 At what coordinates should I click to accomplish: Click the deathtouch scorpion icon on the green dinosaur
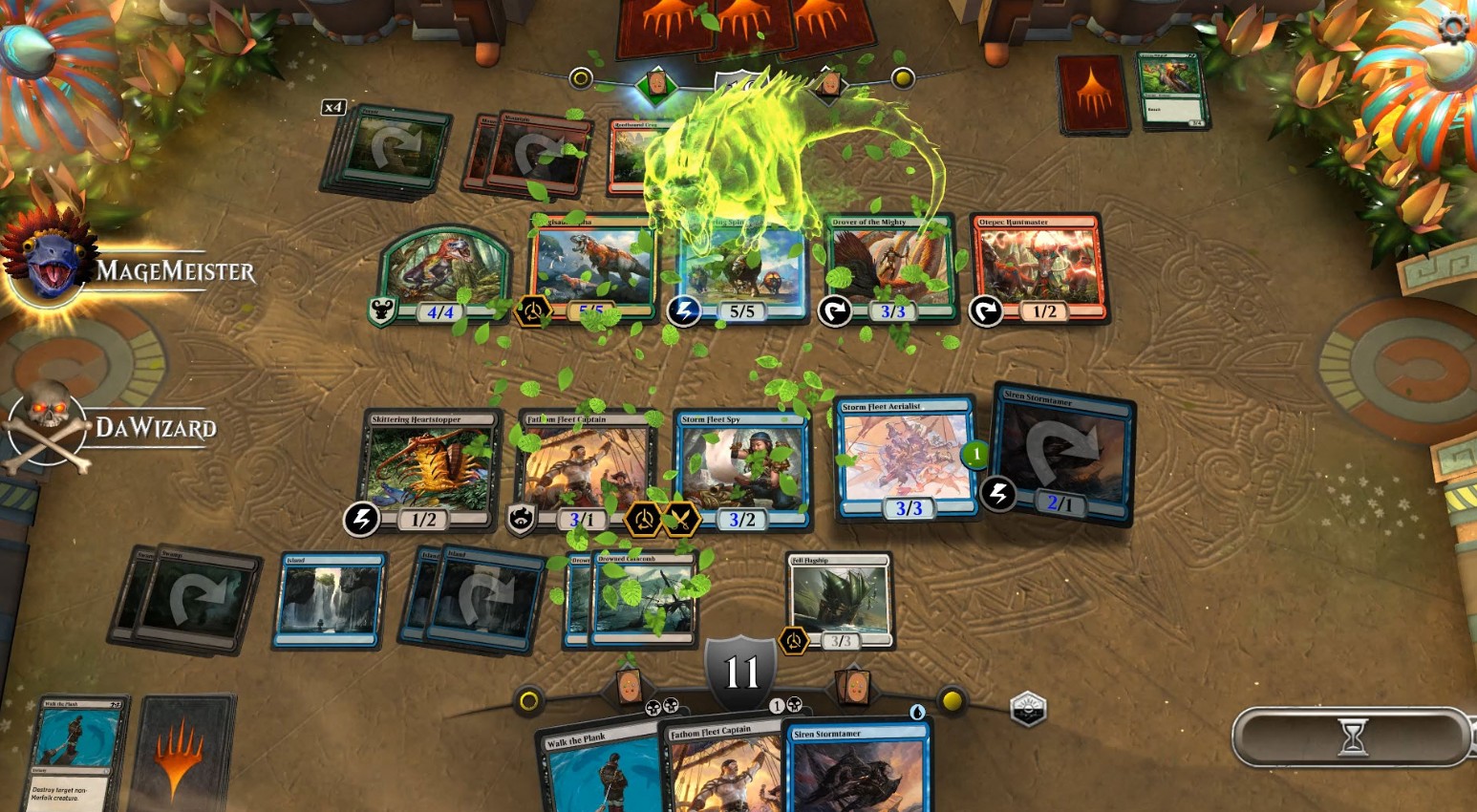(x=381, y=311)
